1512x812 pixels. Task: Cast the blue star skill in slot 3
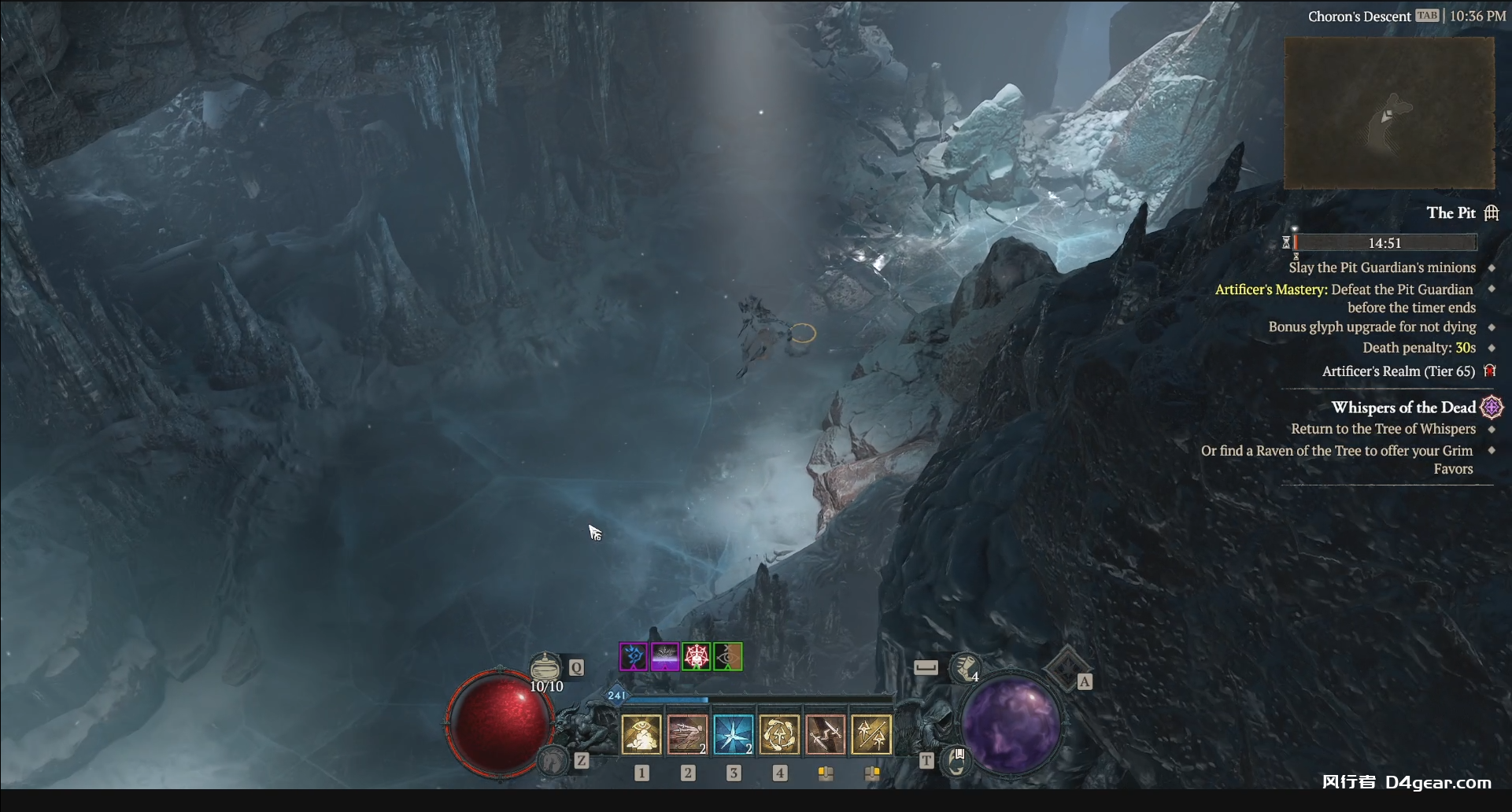(x=734, y=734)
